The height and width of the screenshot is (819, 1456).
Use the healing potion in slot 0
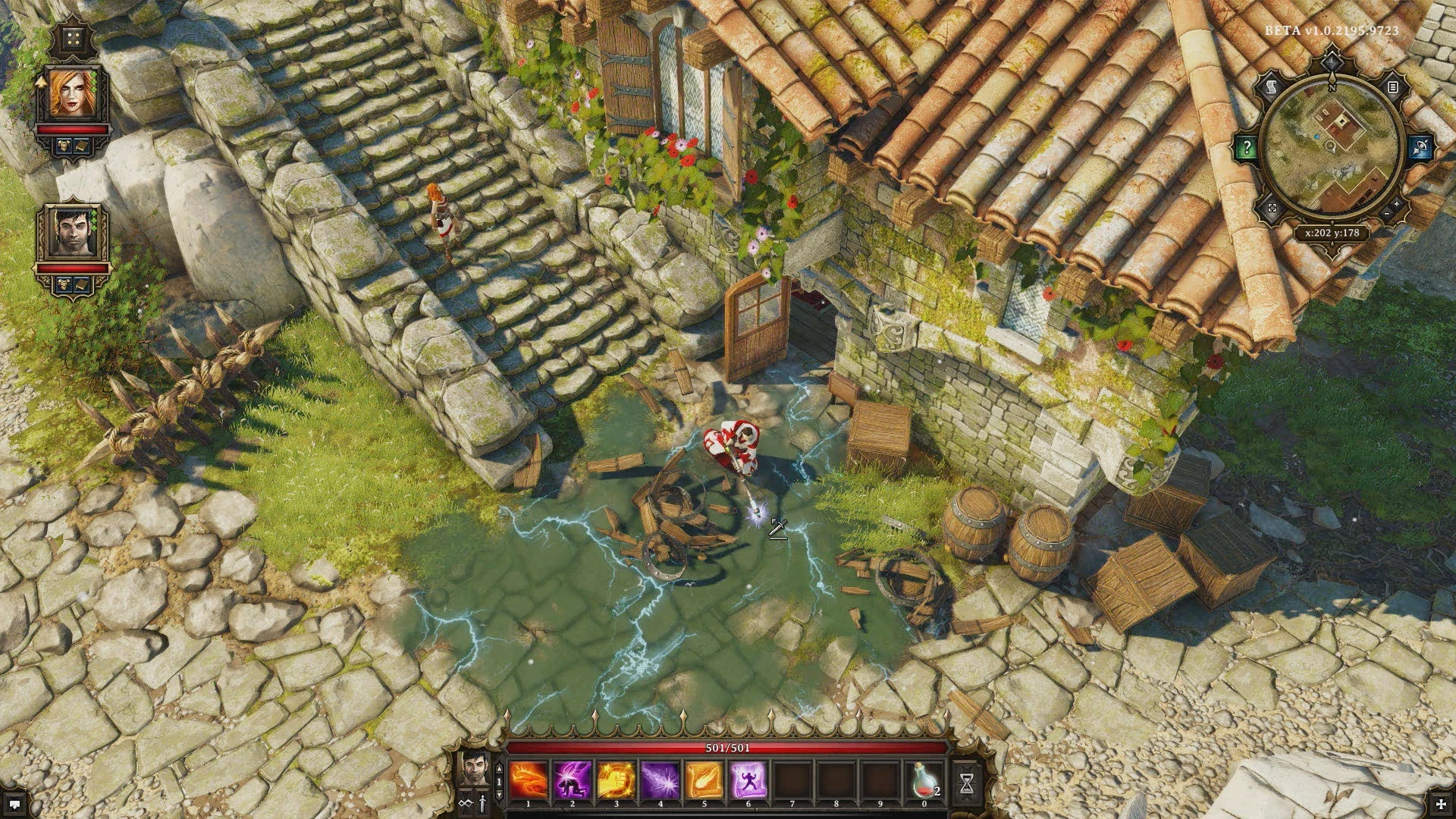pos(923,779)
